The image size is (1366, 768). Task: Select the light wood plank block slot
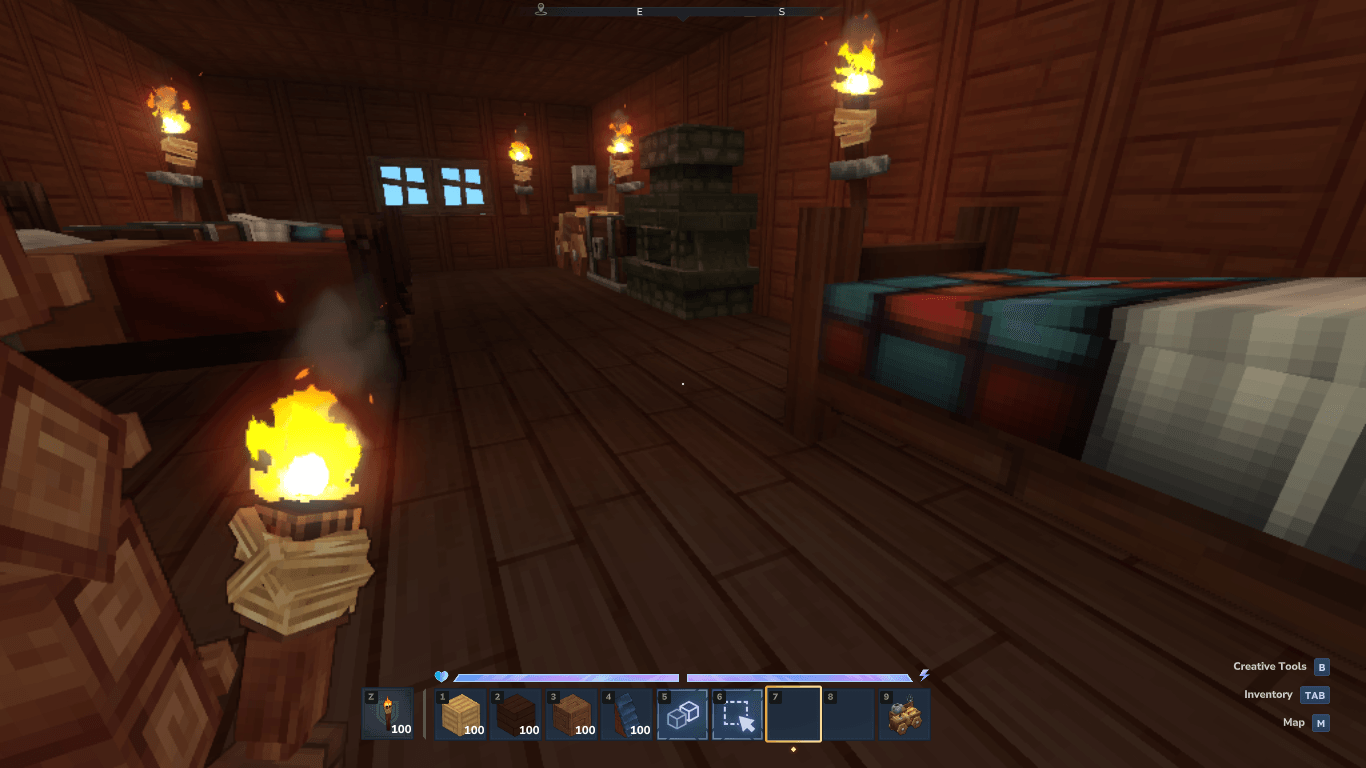pos(460,714)
